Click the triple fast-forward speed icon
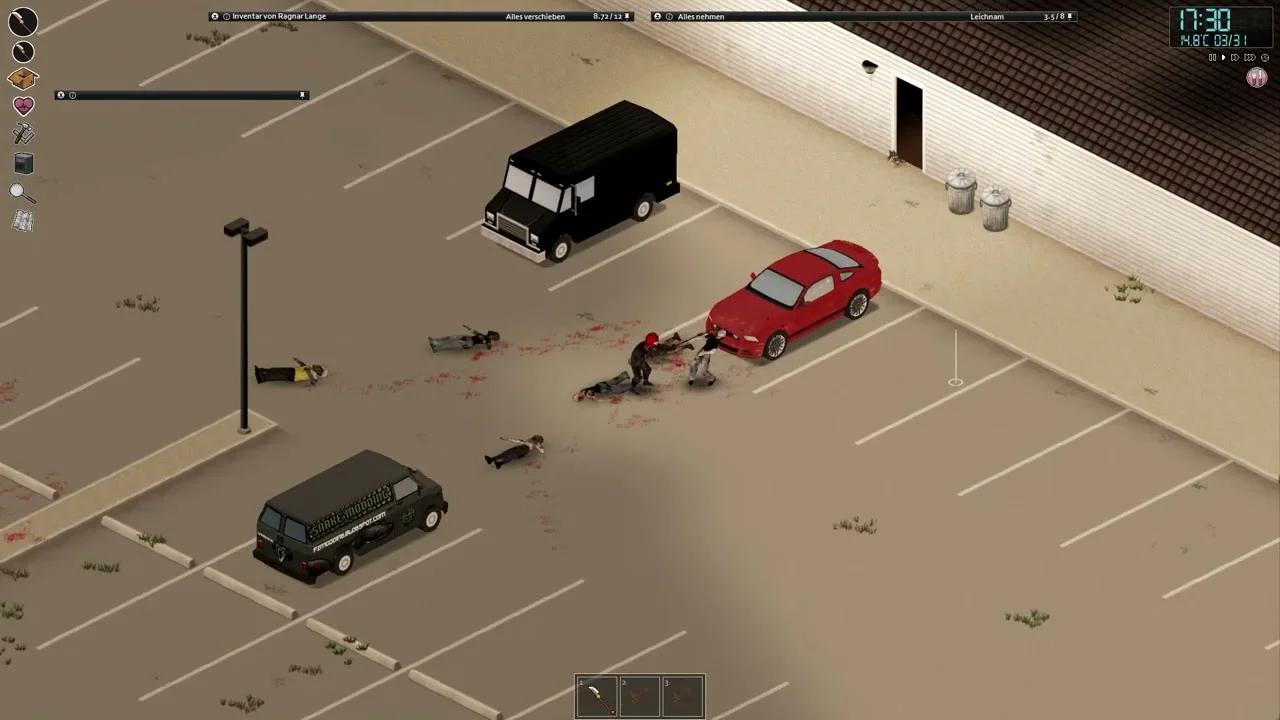This screenshot has width=1280, height=720. [1250, 57]
